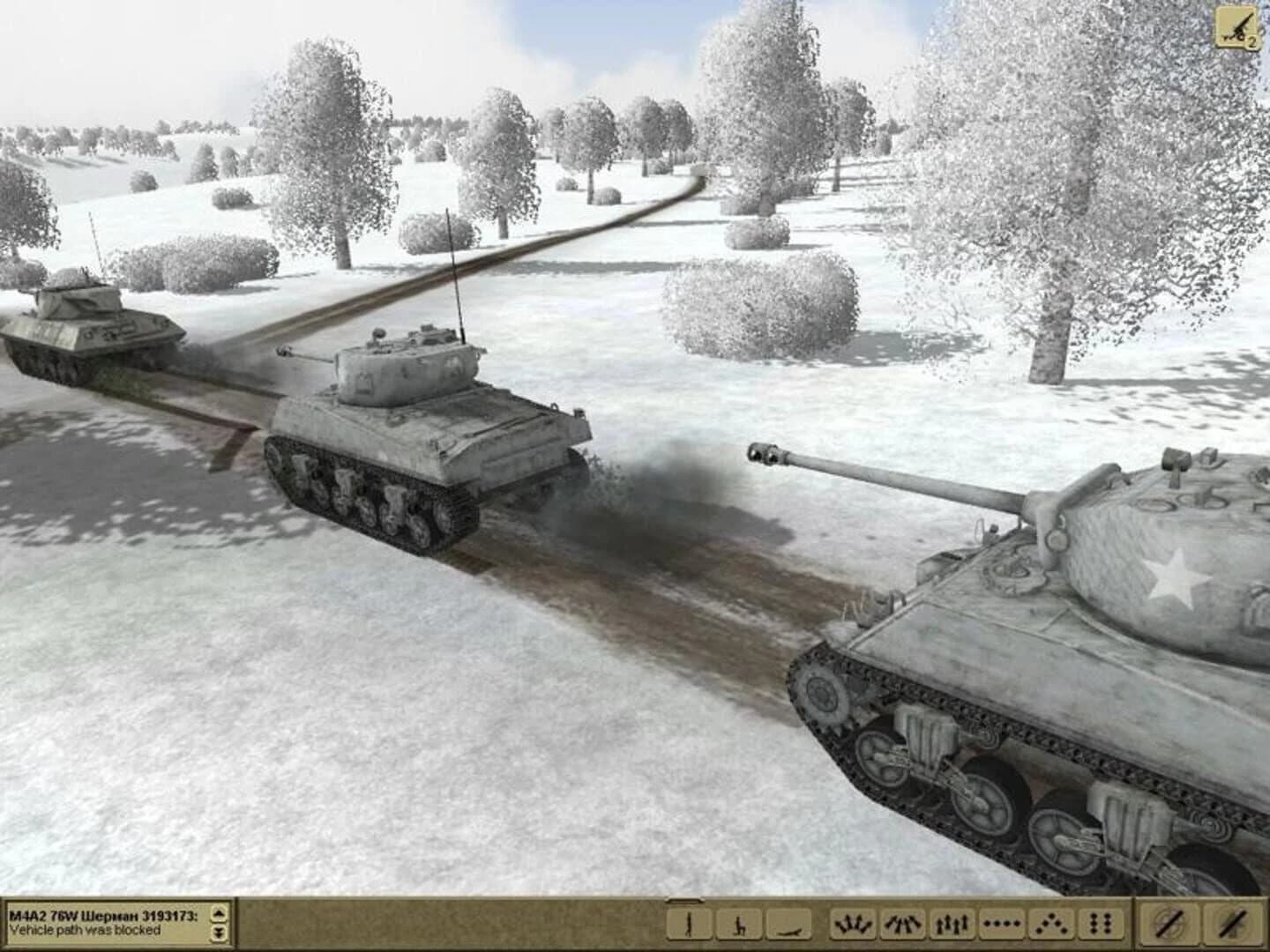Screen dimensions: 1270x952
Task: Collapse the message log with double-down arrow
Action: coord(217,933)
